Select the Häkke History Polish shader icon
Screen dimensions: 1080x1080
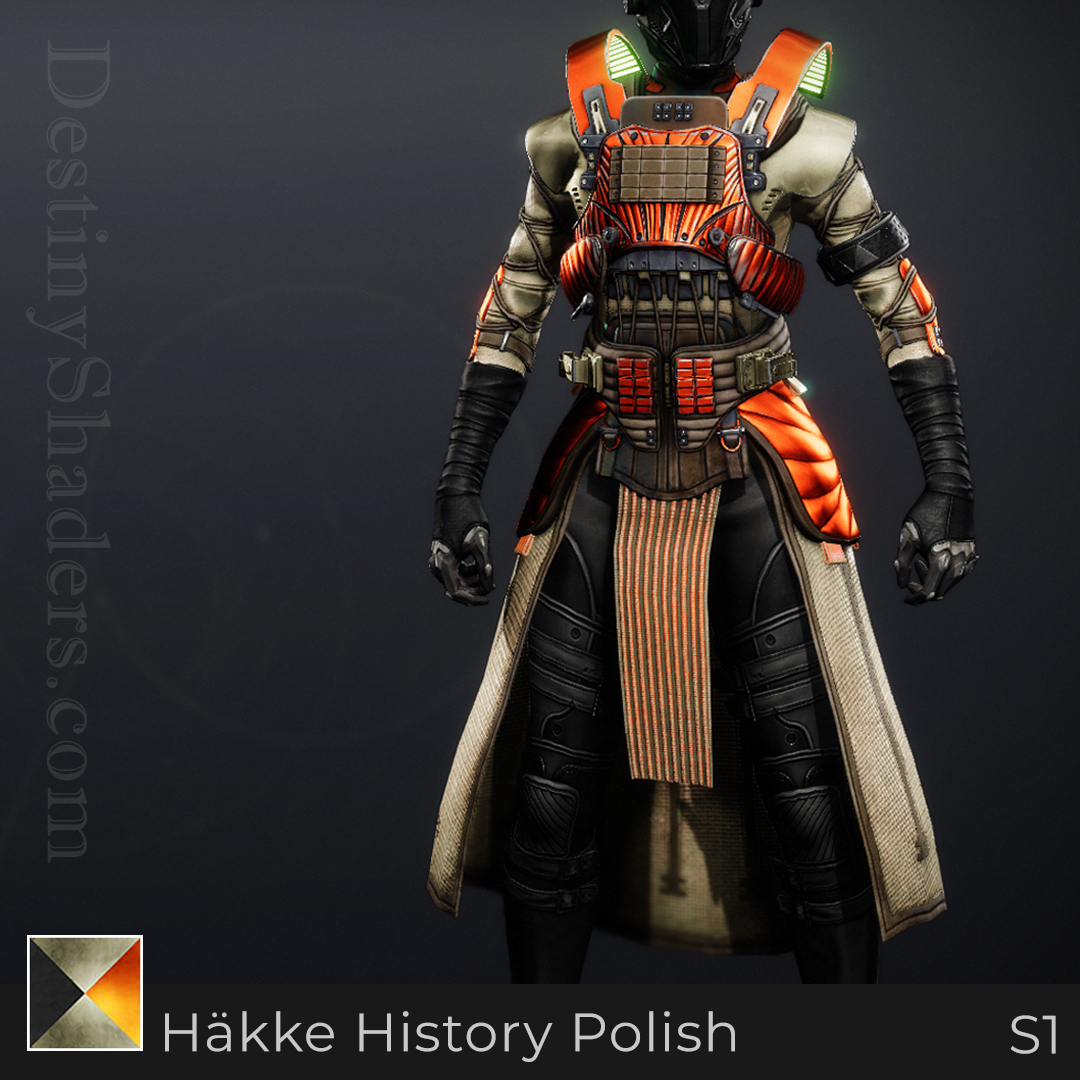85,992
